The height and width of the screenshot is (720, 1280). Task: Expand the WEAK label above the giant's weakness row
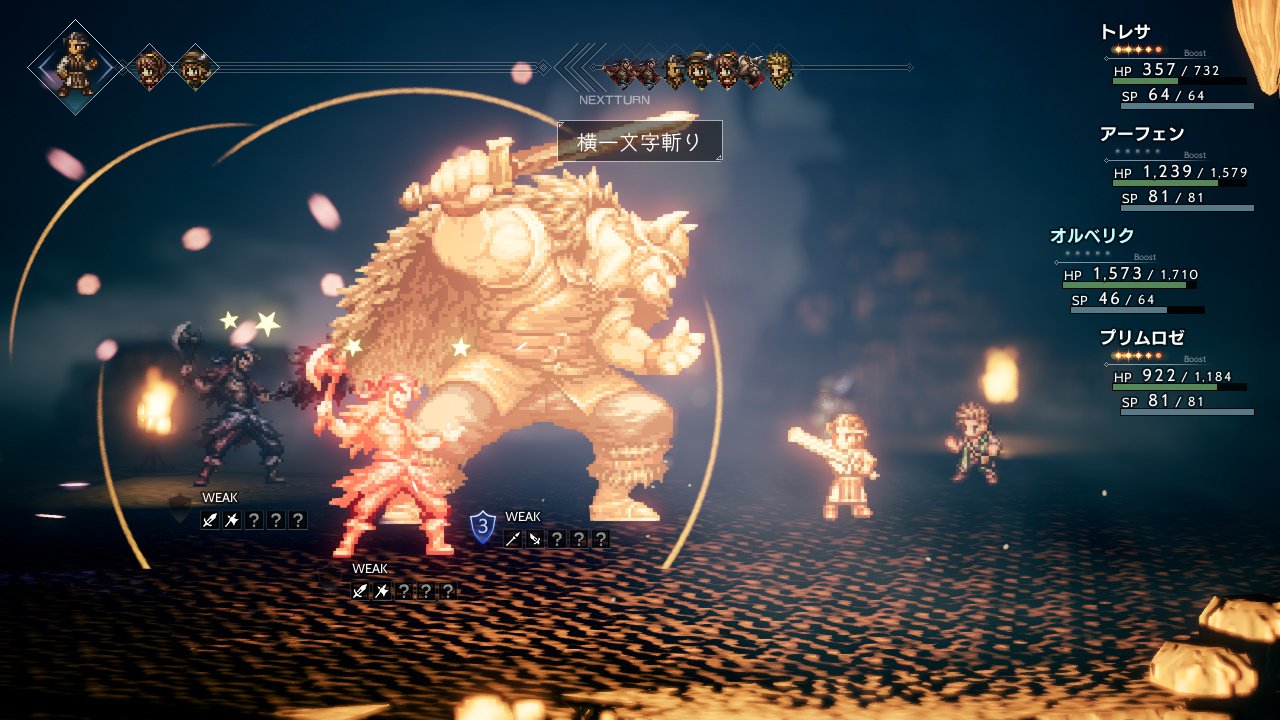pos(524,516)
